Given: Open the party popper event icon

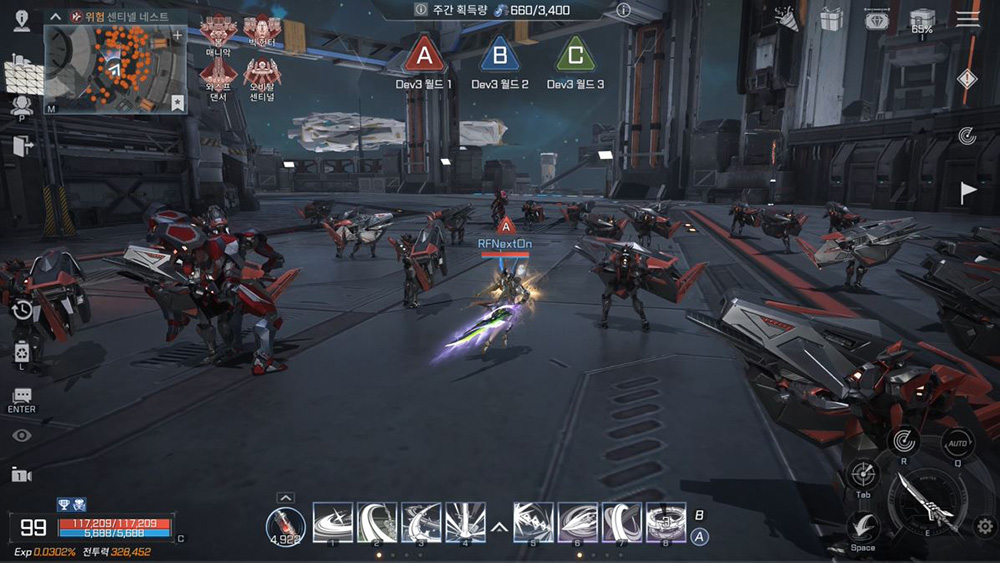Looking at the screenshot, I should pos(787,19).
